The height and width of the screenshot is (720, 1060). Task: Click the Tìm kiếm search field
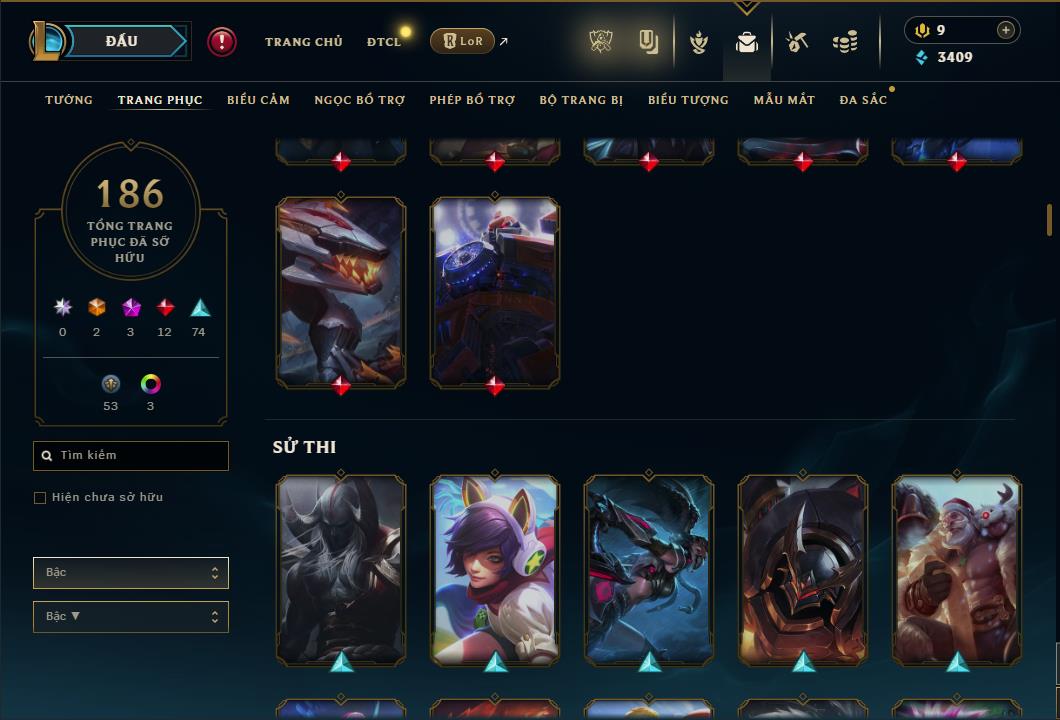click(131, 456)
